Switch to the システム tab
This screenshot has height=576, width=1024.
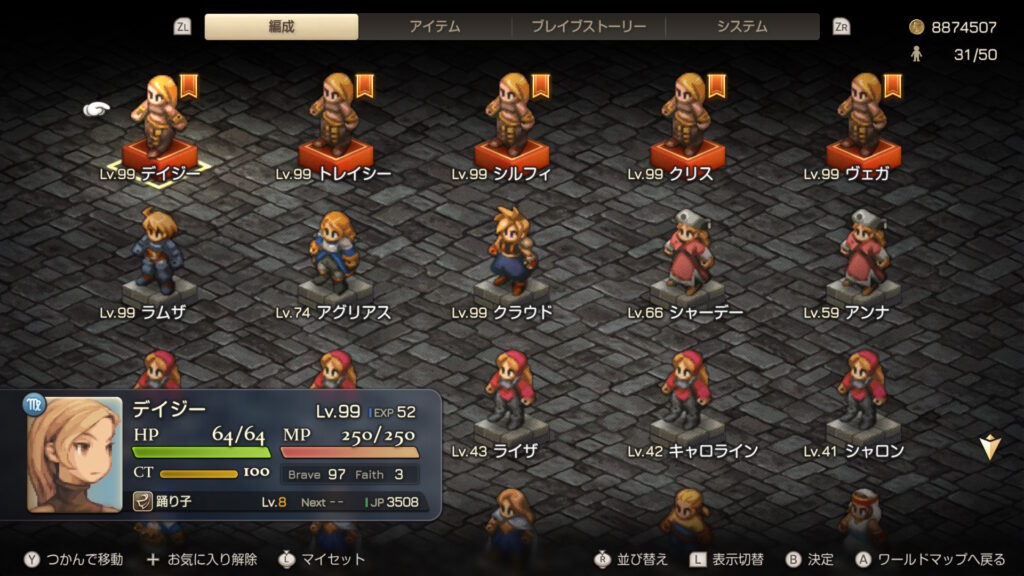pos(742,27)
